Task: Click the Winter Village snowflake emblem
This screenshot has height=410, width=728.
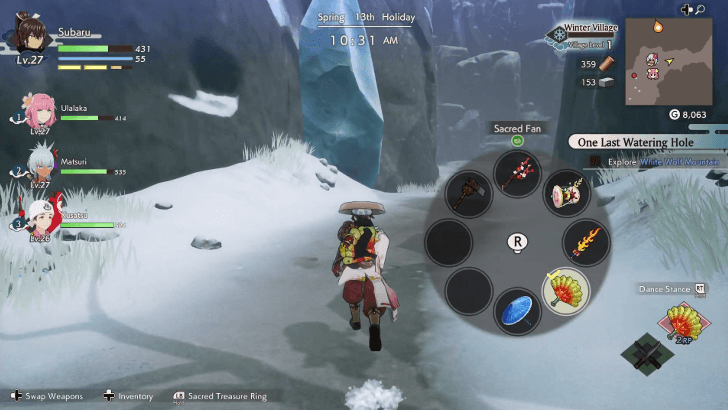Action: click(x=557, y=36)
